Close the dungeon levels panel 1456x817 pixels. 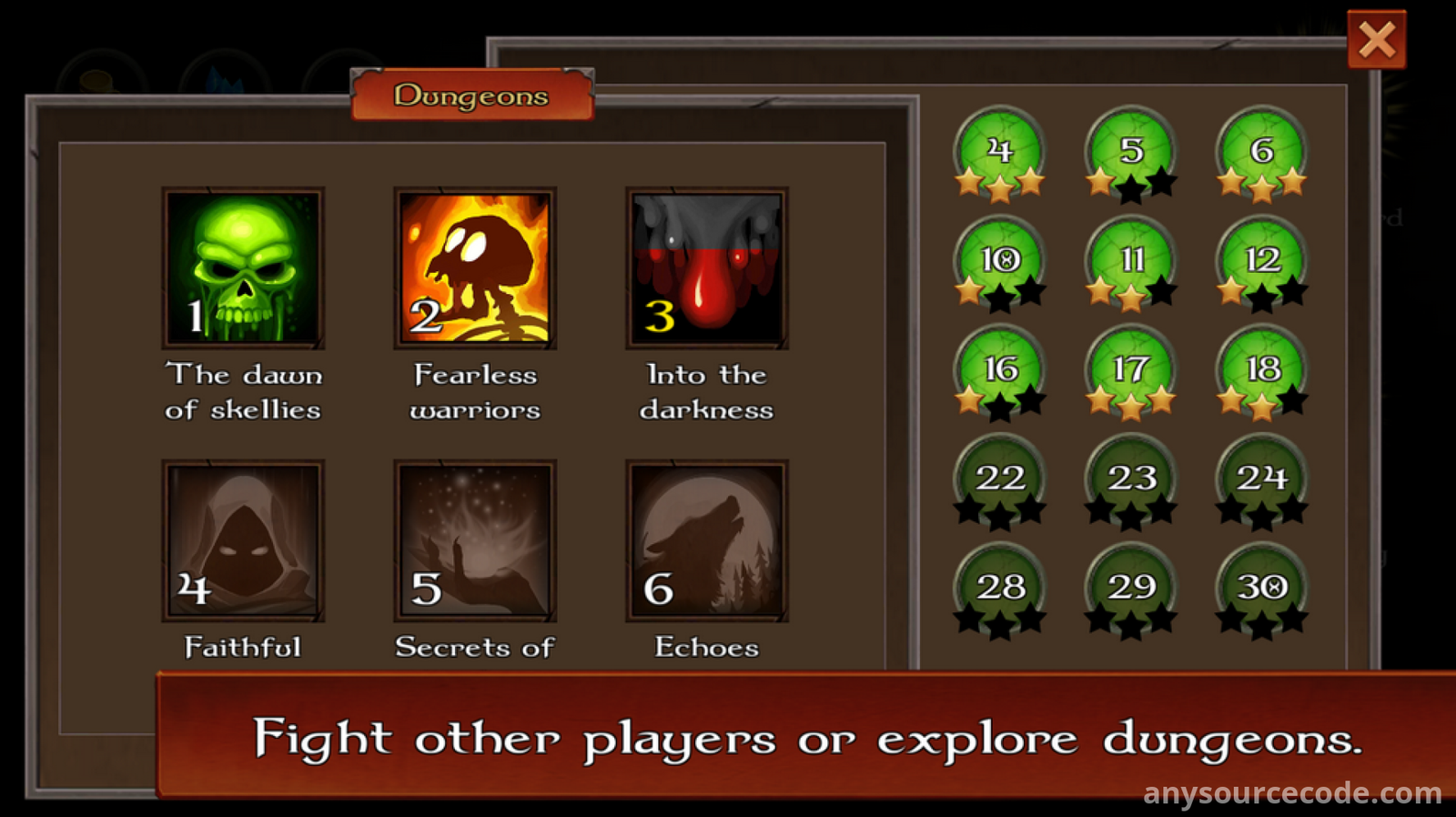[x=1376, y=40]
